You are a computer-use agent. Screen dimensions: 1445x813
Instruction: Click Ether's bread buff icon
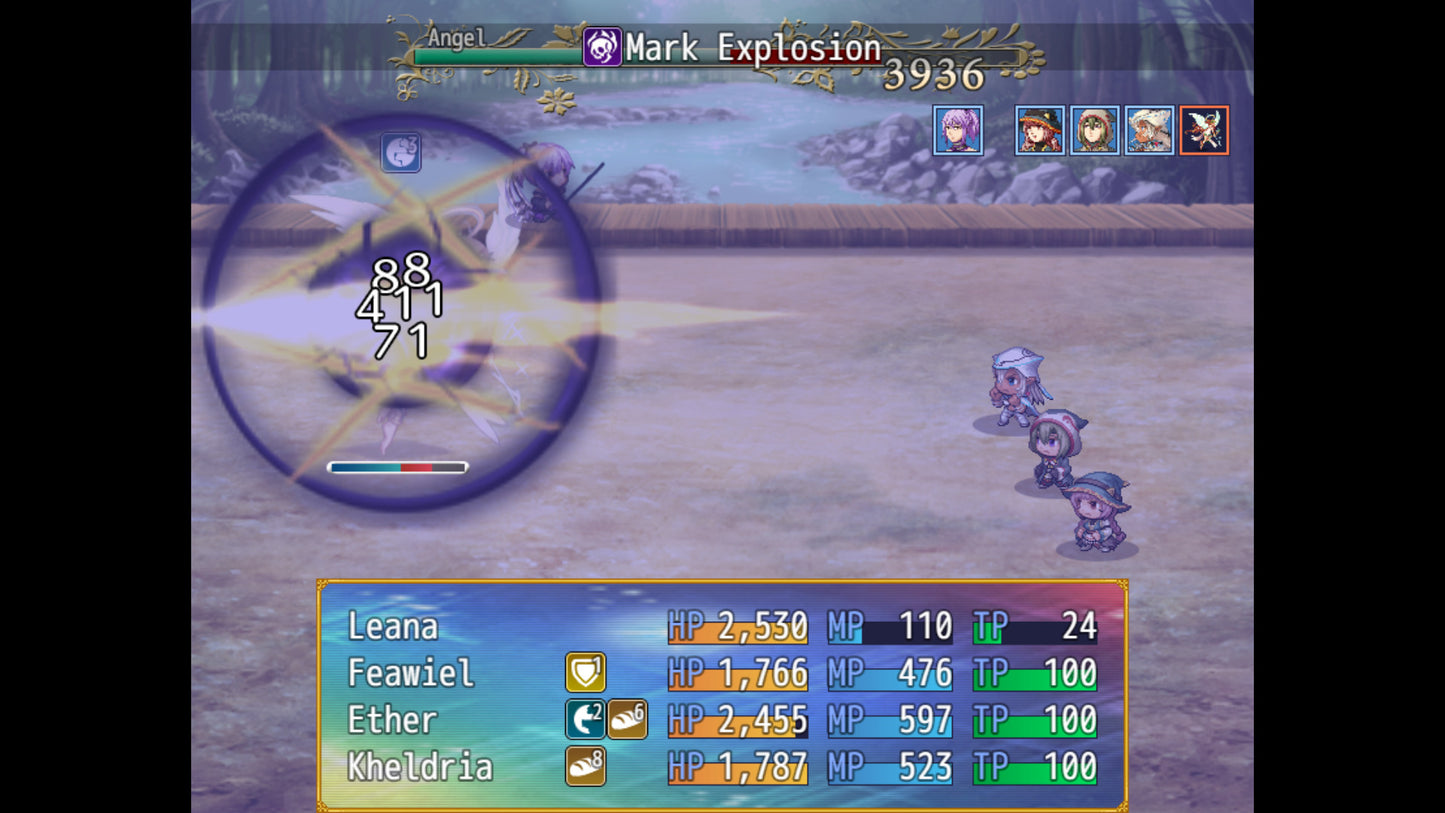pyautogui.click(x=627, y=720)
